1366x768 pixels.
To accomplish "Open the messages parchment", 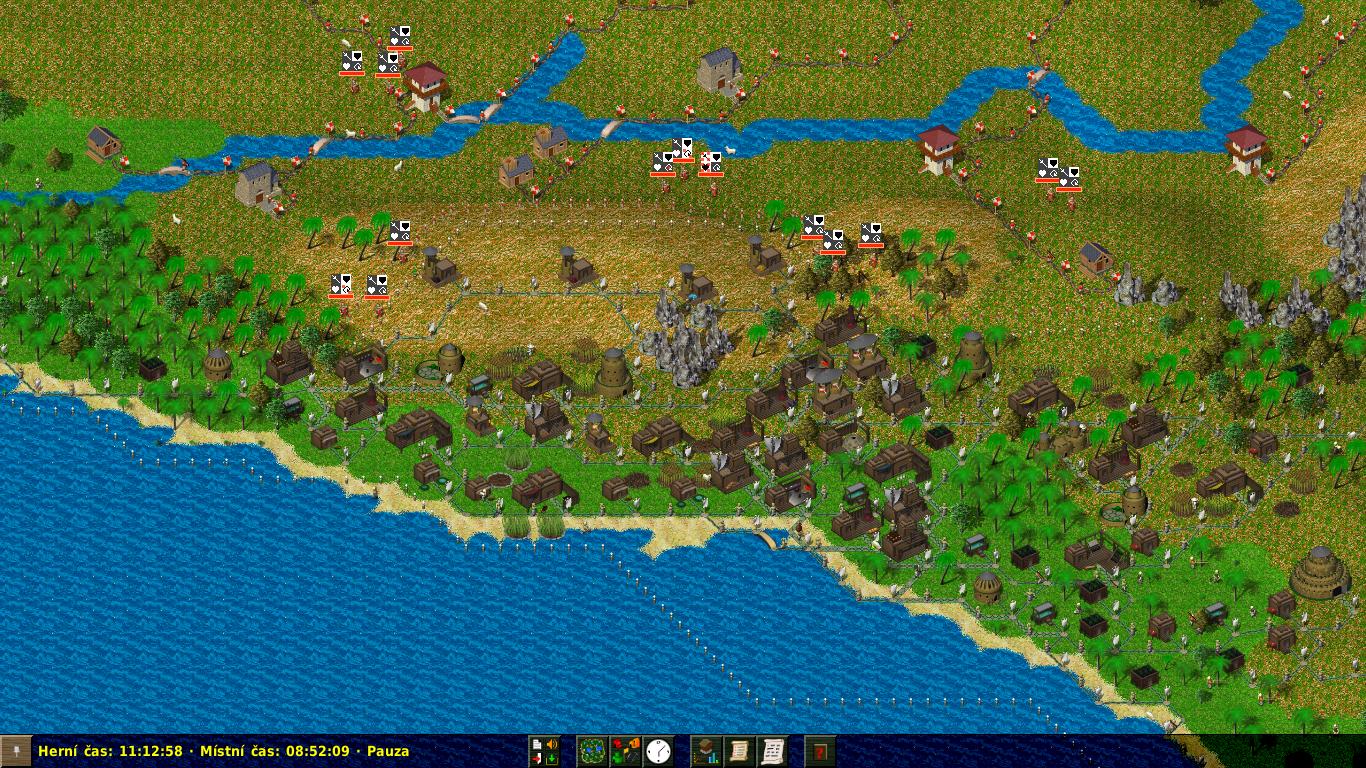I will click(772, 751).
